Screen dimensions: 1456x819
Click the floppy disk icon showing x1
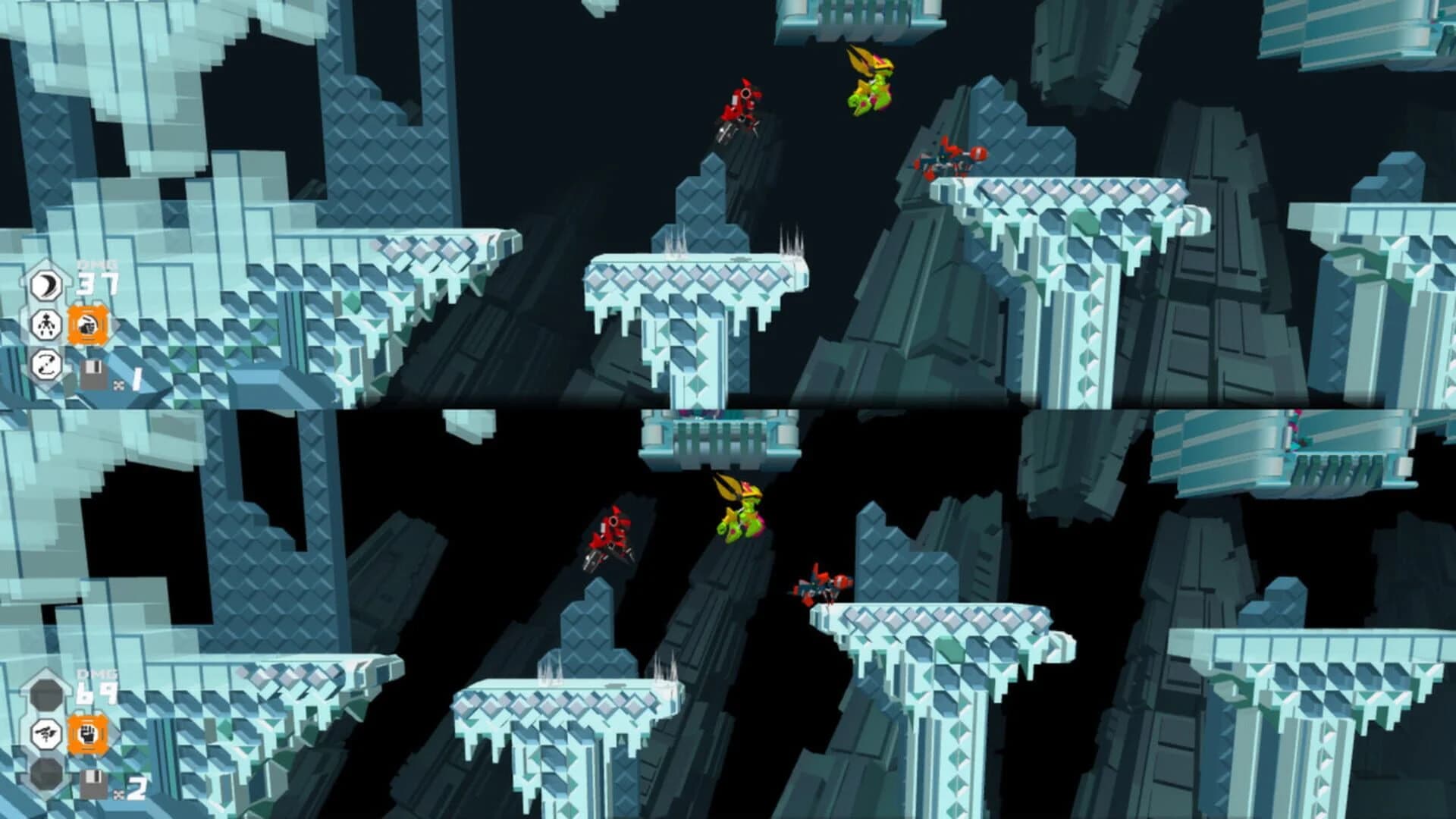93,375
